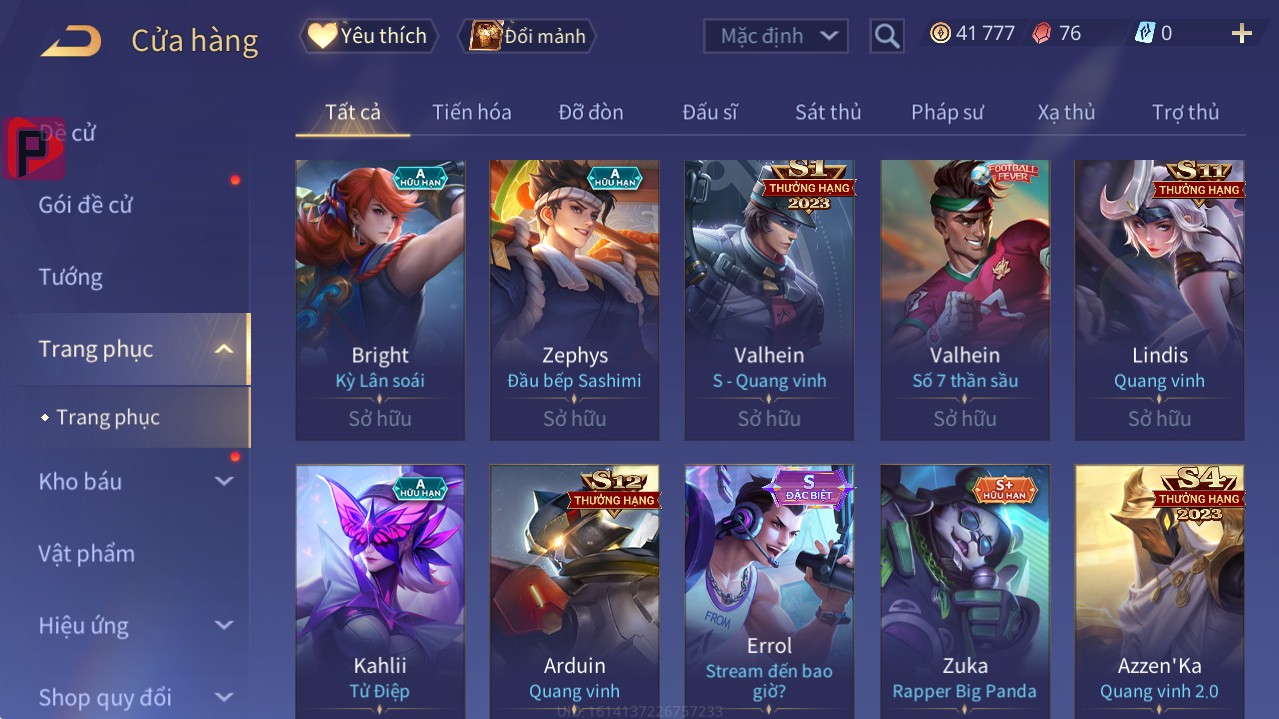Switch to the Tiến hóa tab
1279x719 pixels.
point(471,112)
